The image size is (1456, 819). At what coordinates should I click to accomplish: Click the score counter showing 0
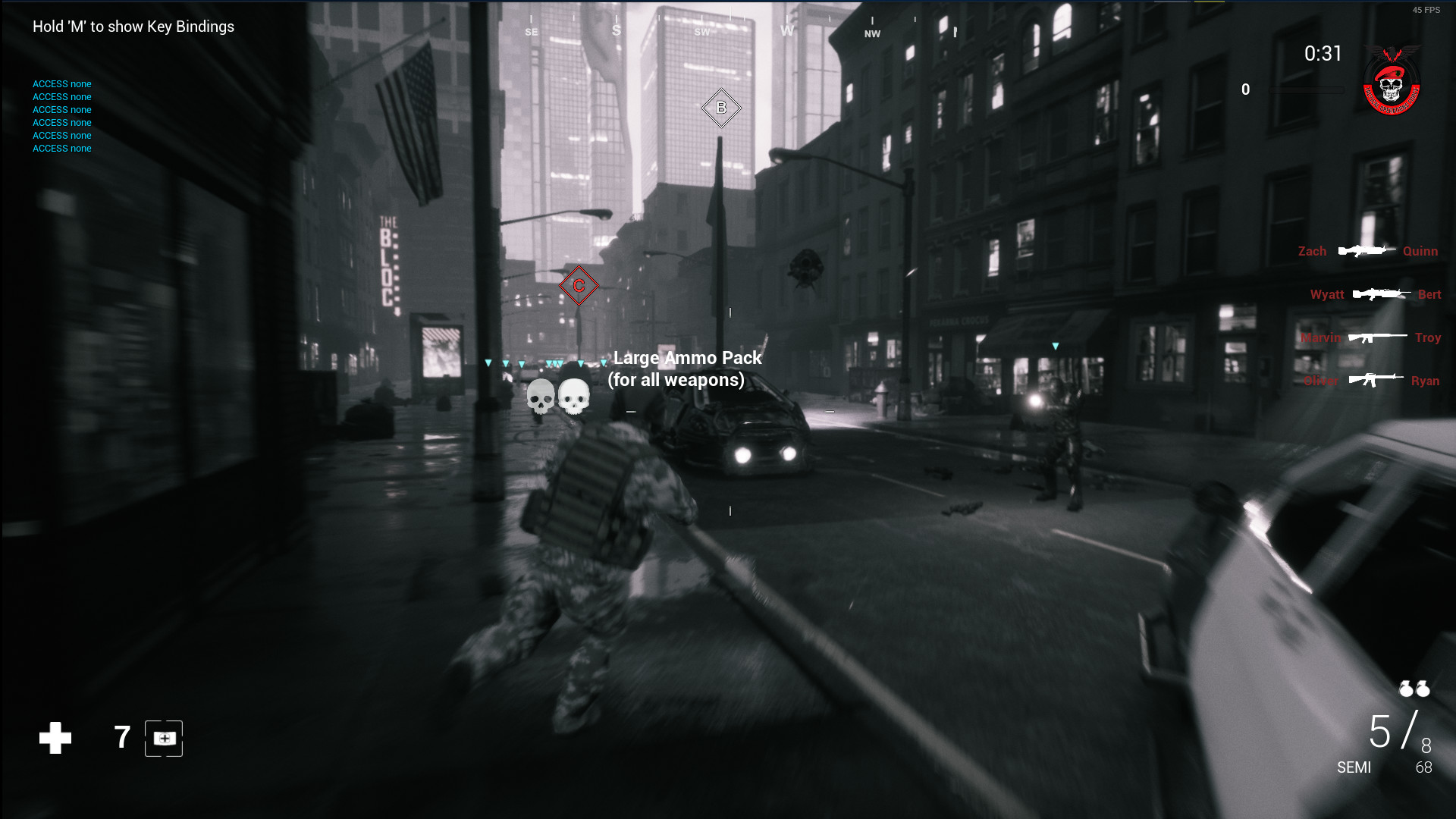pyautogui.click(x=1244, y=89)
